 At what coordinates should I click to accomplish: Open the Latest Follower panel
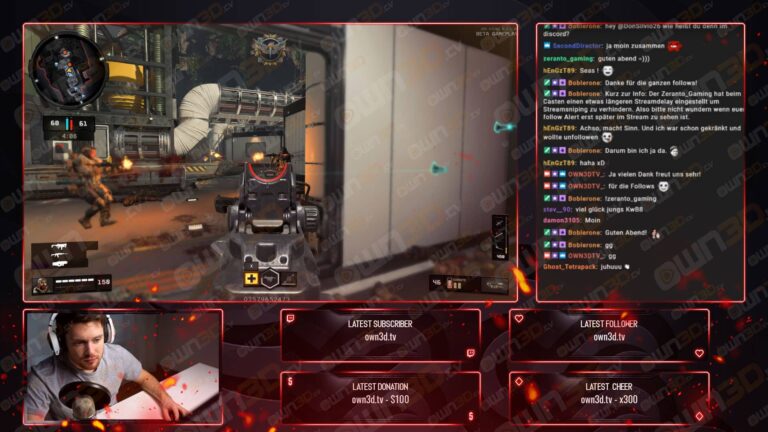[608, 335]
